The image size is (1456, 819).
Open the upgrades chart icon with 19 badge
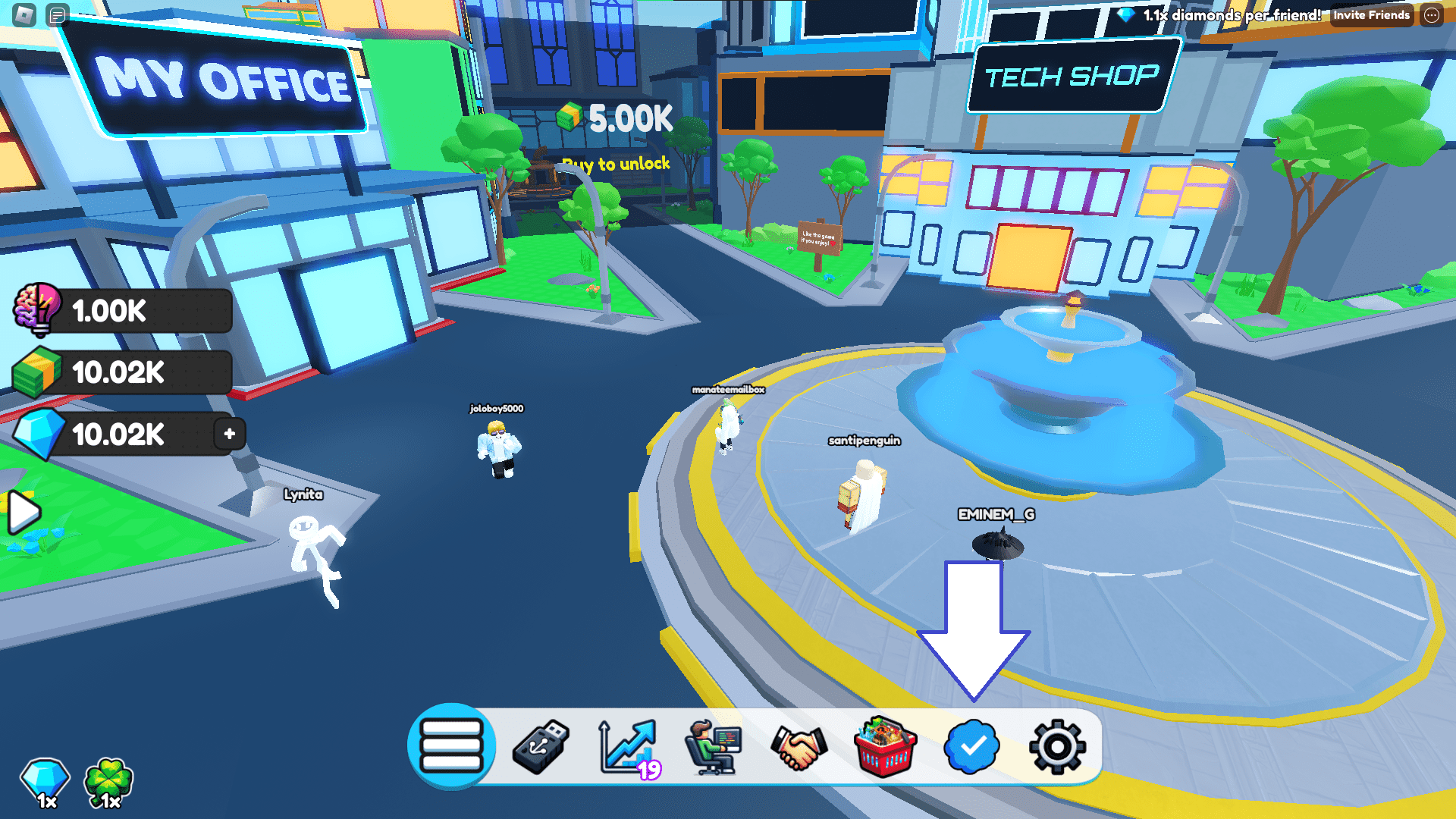[x=626, y=746]
